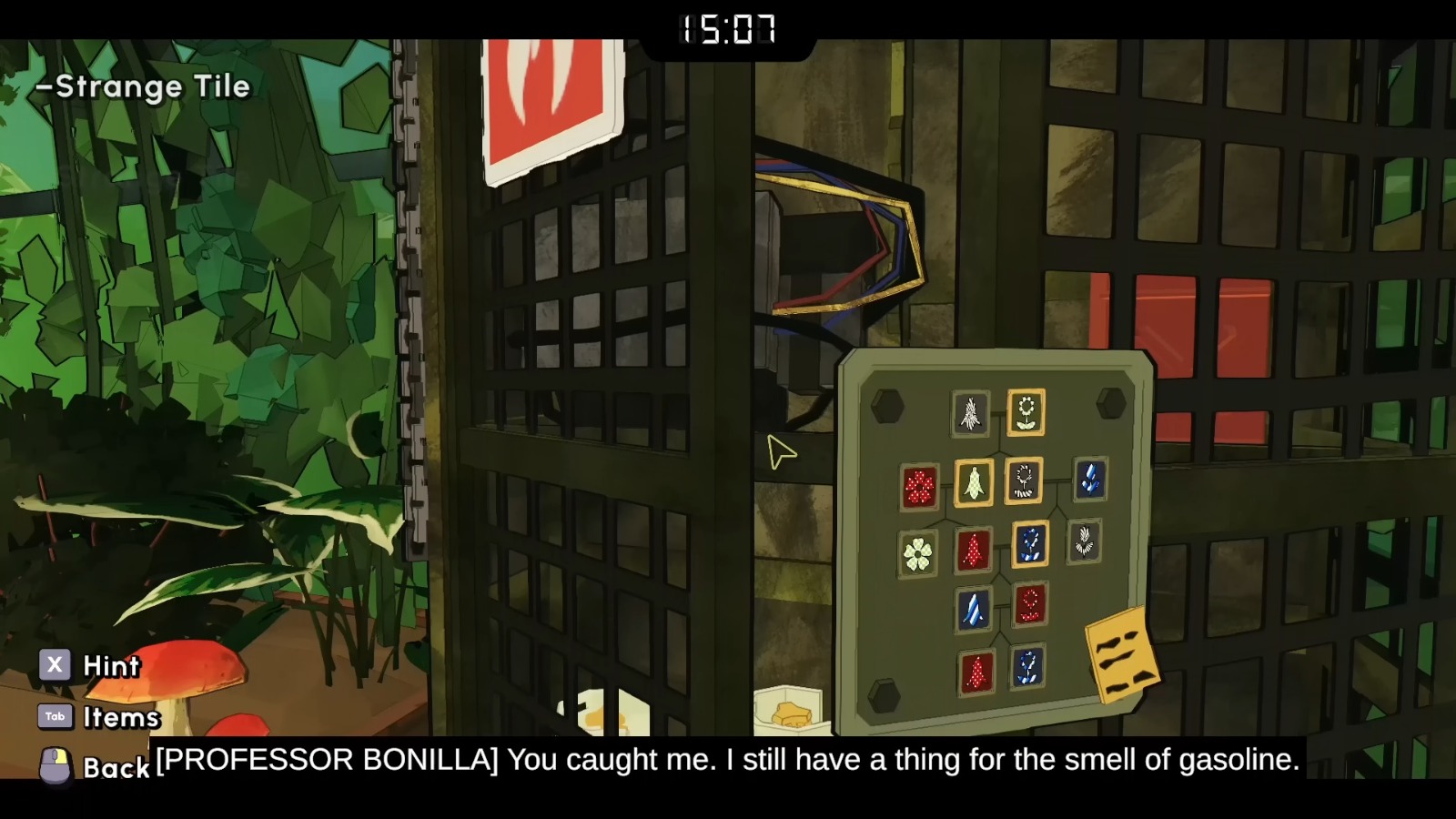1456x819 pixels.
Task: Click the white fern tile
Action: point(1086,543)
